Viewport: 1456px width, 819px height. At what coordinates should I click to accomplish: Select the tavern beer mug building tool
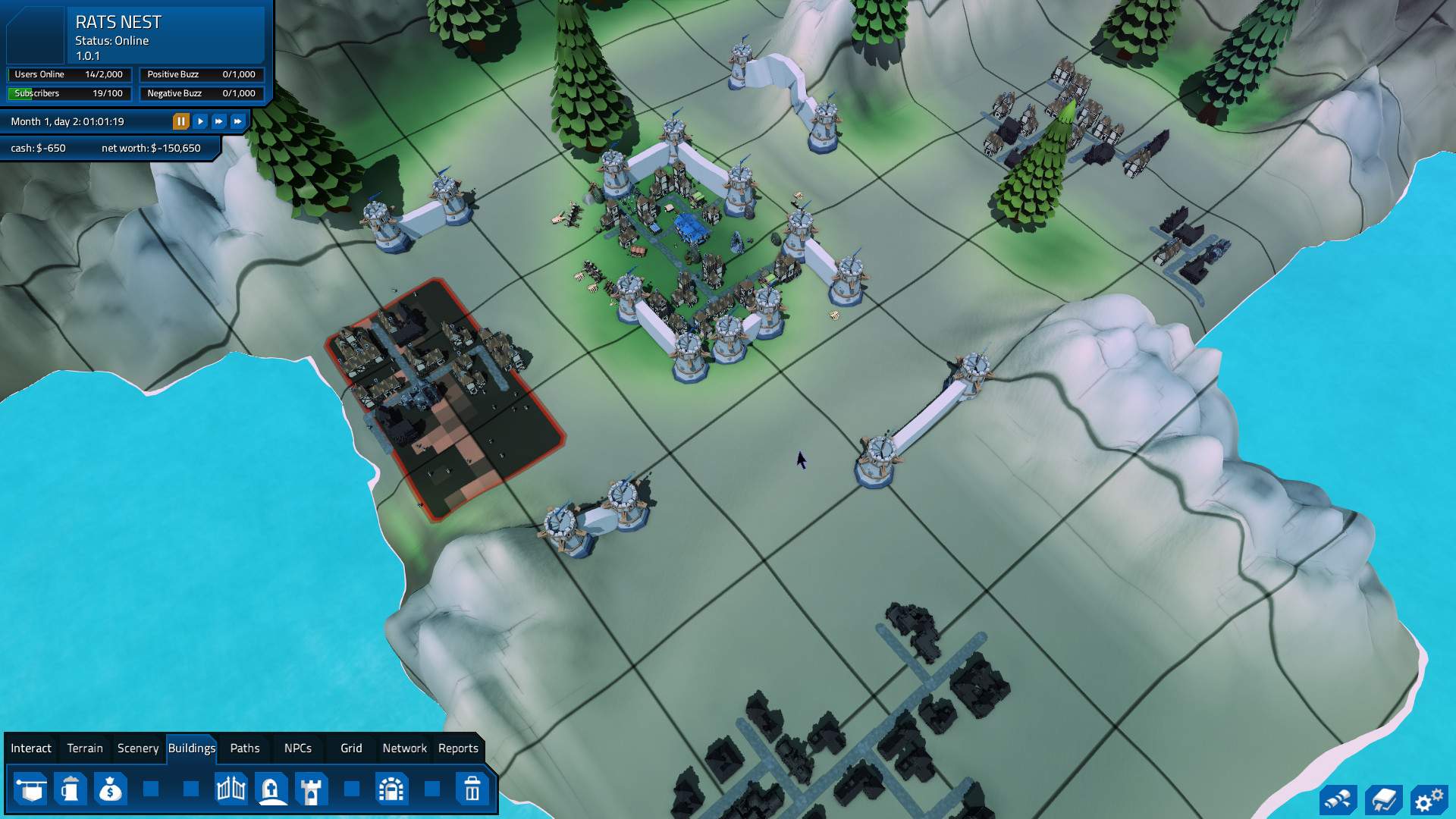tap(70, 789)
